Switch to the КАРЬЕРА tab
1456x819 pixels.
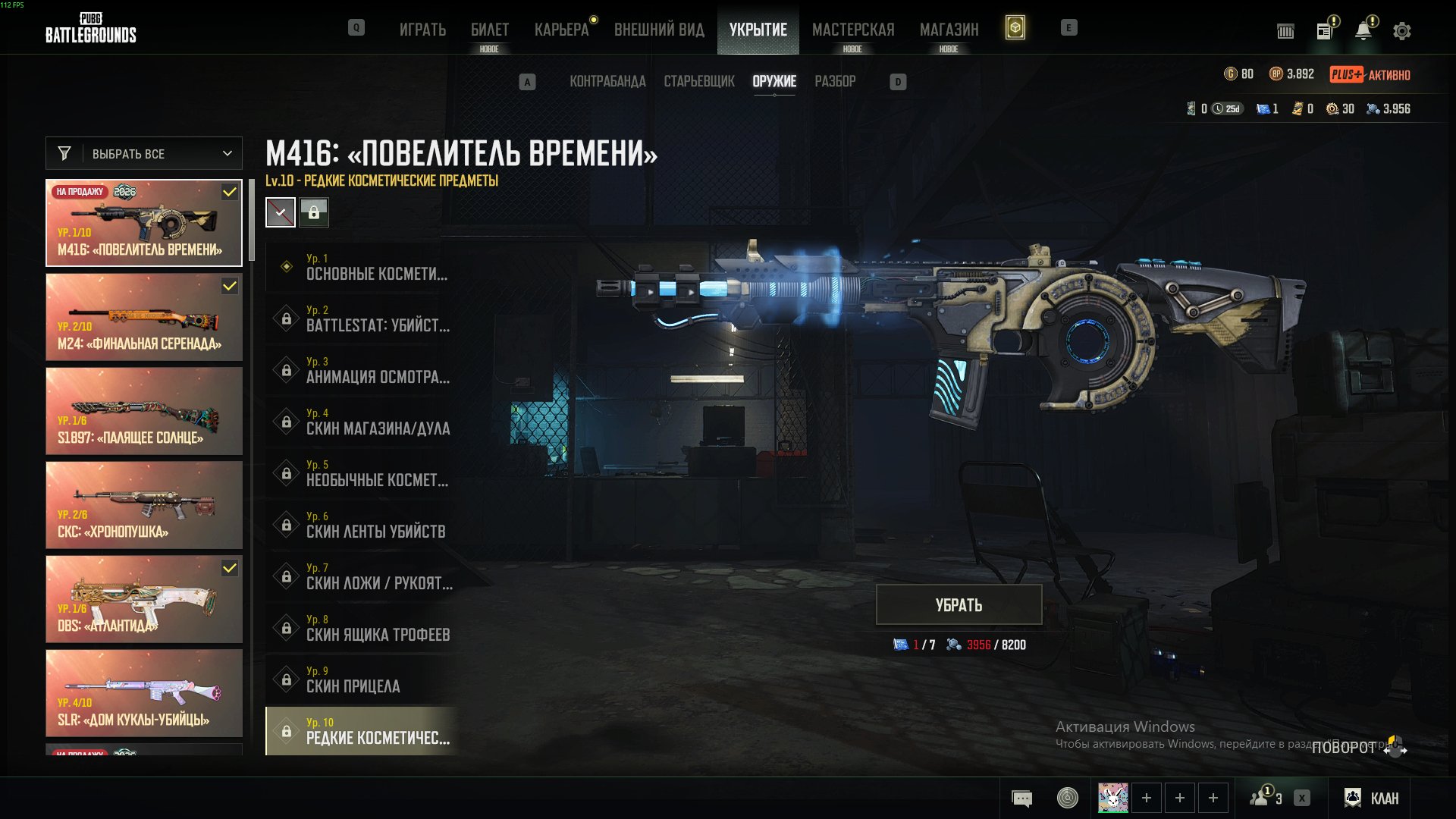click(561, 30)
